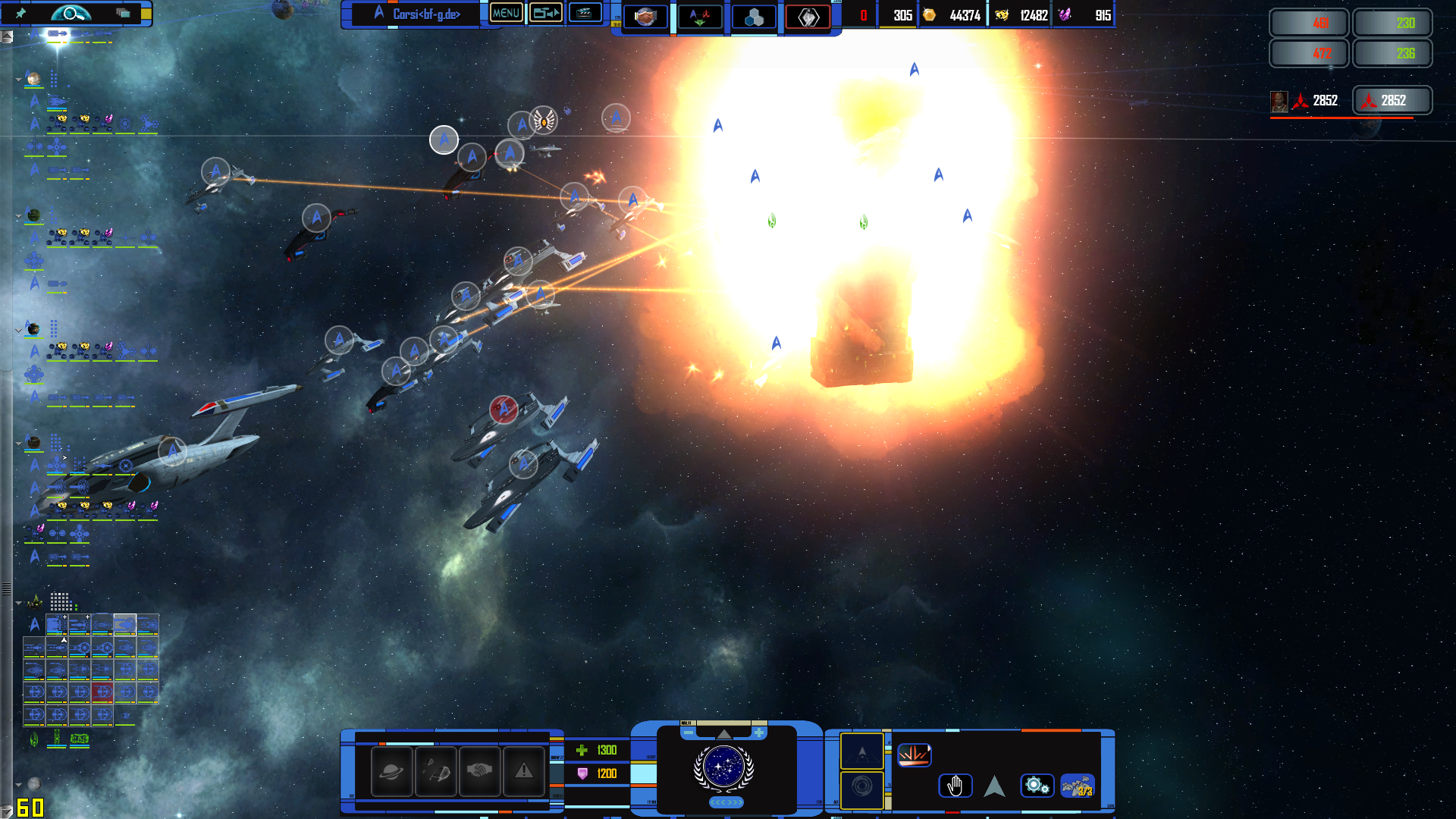The width and height of the screenshot is (1456, 819).
Task: Open the MENU button
Action: click(506, 13)
